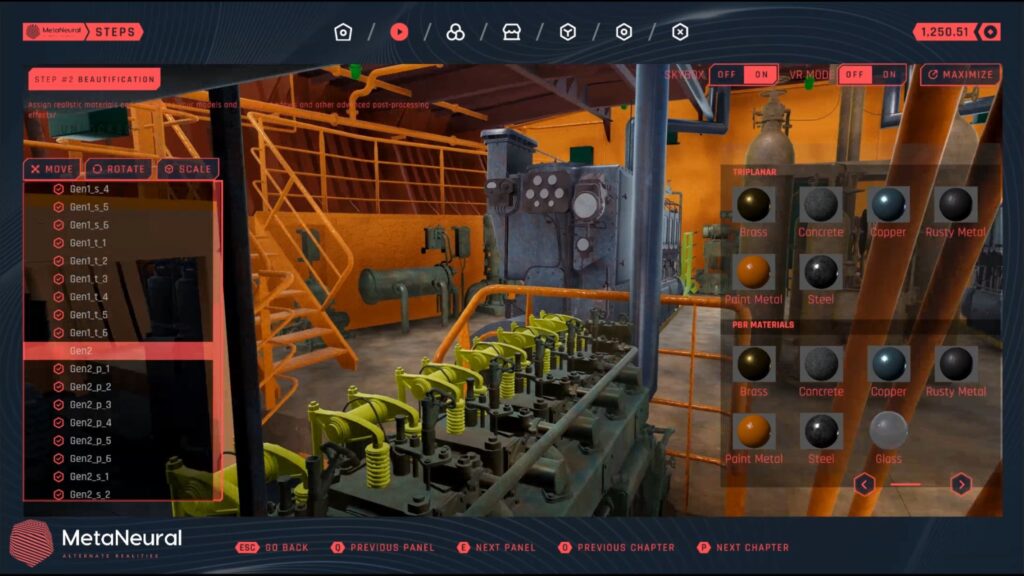The width and height of the screenshot is (1024, 576).
Task: Choose the Rotate transform tool
Action: click(120, 169)
